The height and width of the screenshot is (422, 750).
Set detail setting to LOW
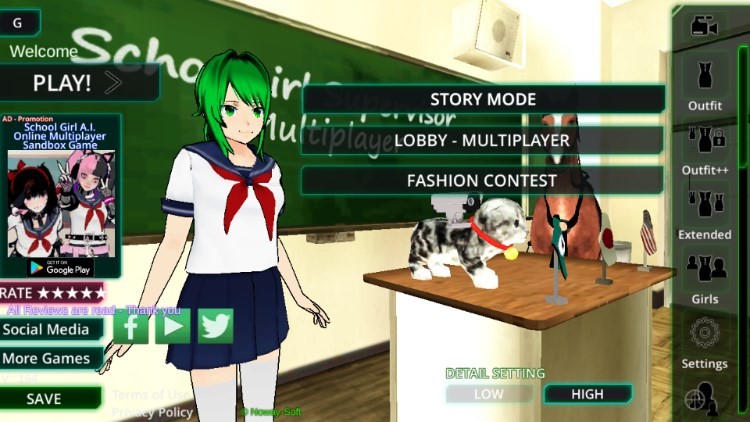coord(488,394)
